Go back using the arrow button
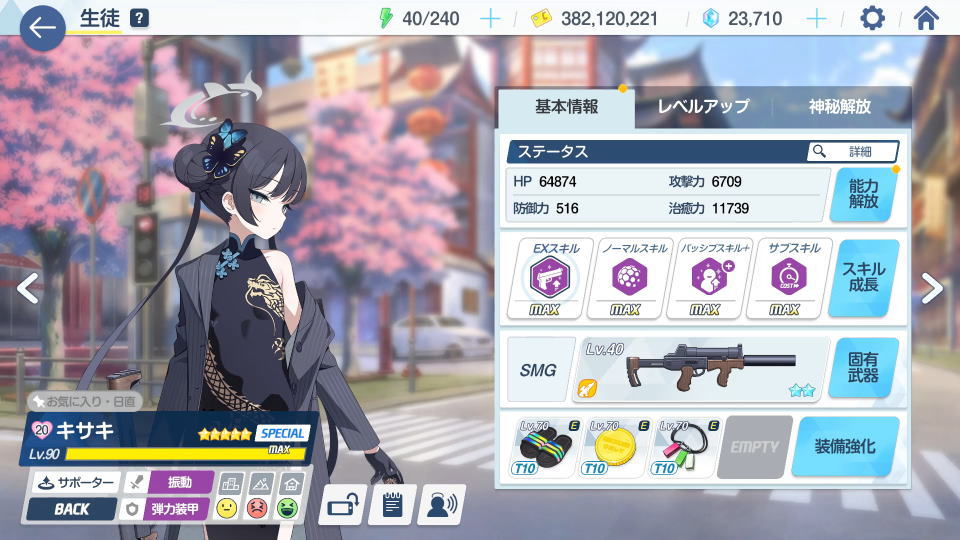 (x=42, y=28)
